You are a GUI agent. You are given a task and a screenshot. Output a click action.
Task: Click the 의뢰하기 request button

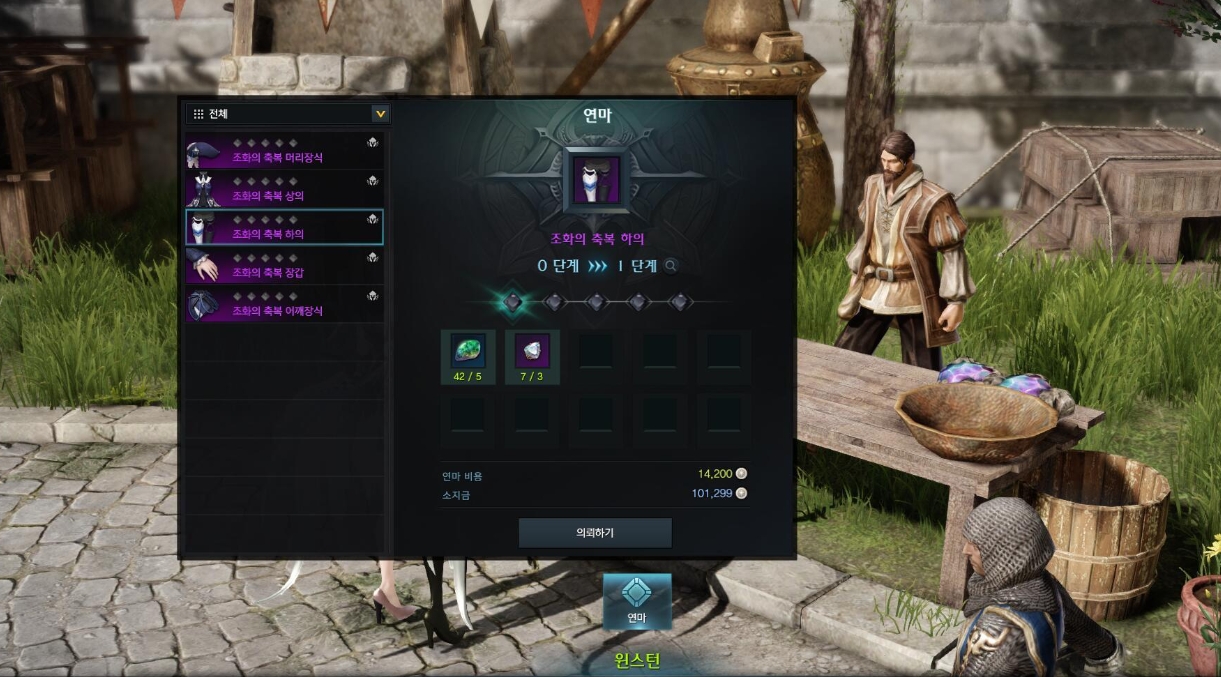[595, 533]
